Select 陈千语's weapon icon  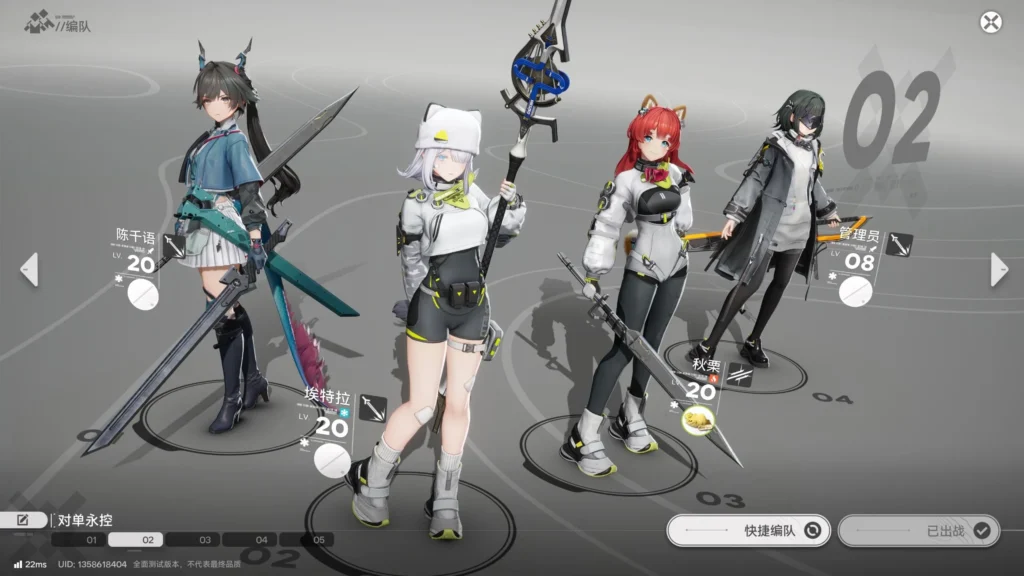(174, 246)
